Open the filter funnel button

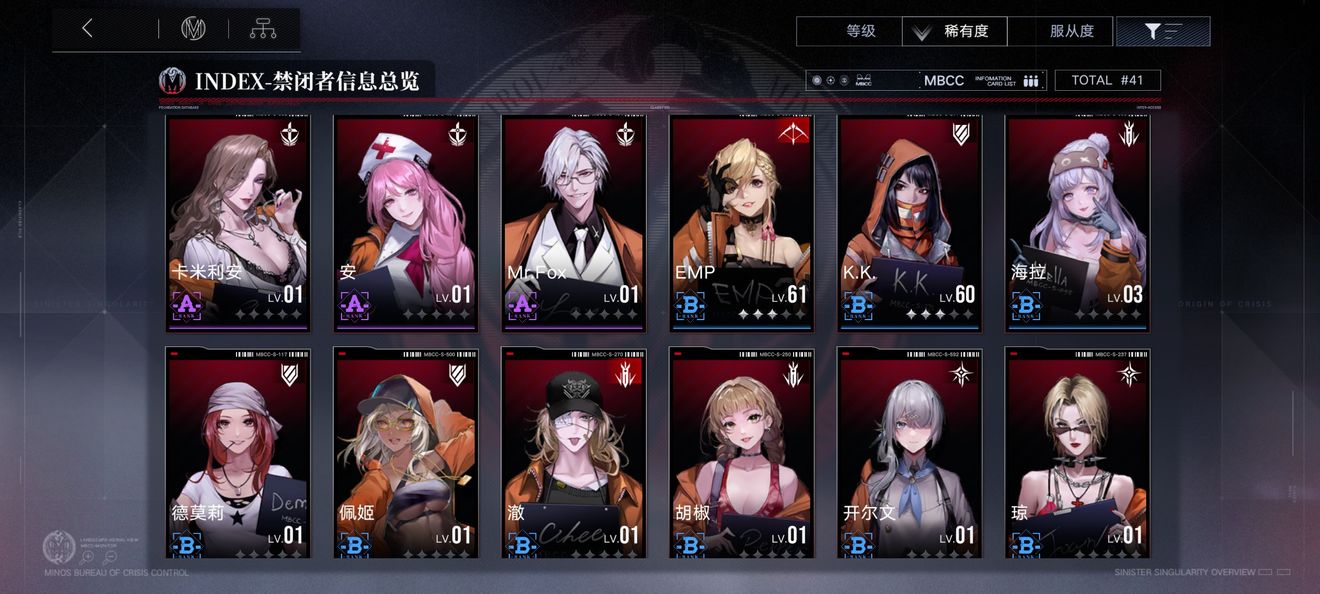1162,32
